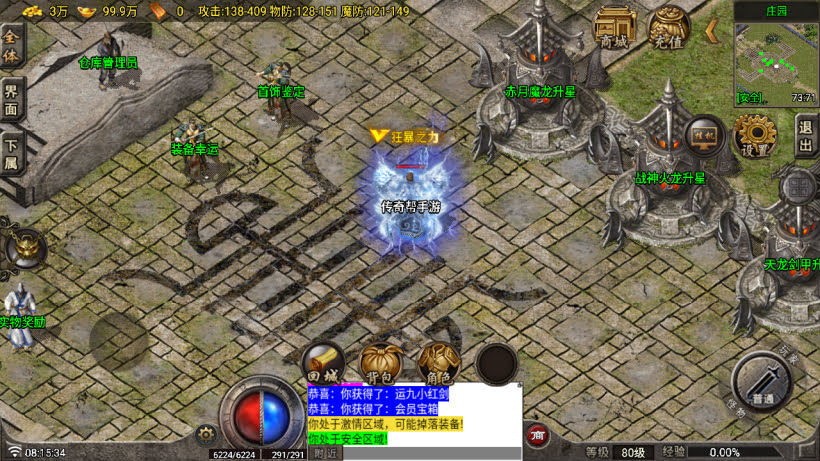820x461 pixels.
Task: Tap the red 商 round button
Action: [538, 435]
